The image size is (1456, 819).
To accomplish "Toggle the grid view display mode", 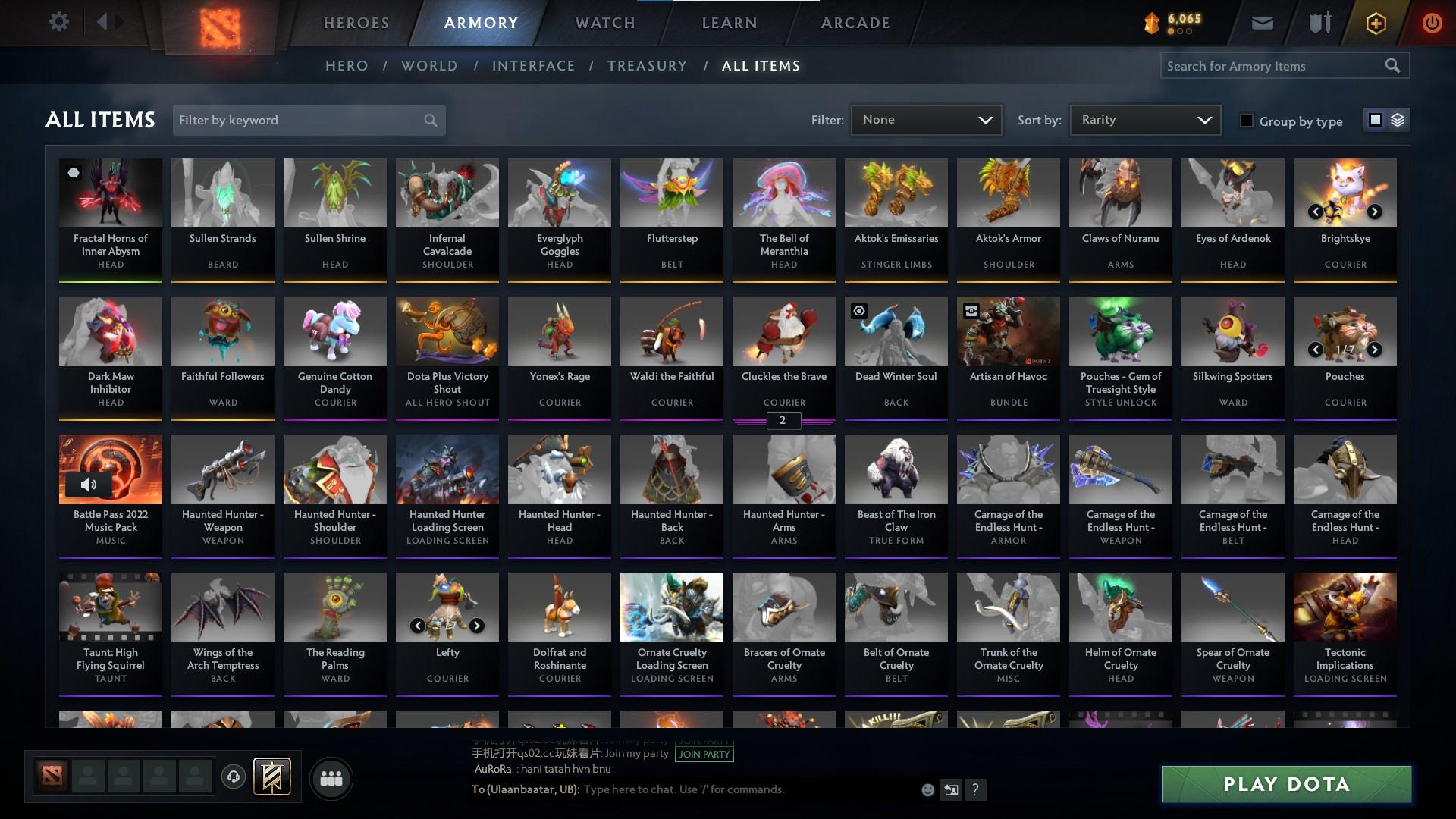I will (1376, 120).
